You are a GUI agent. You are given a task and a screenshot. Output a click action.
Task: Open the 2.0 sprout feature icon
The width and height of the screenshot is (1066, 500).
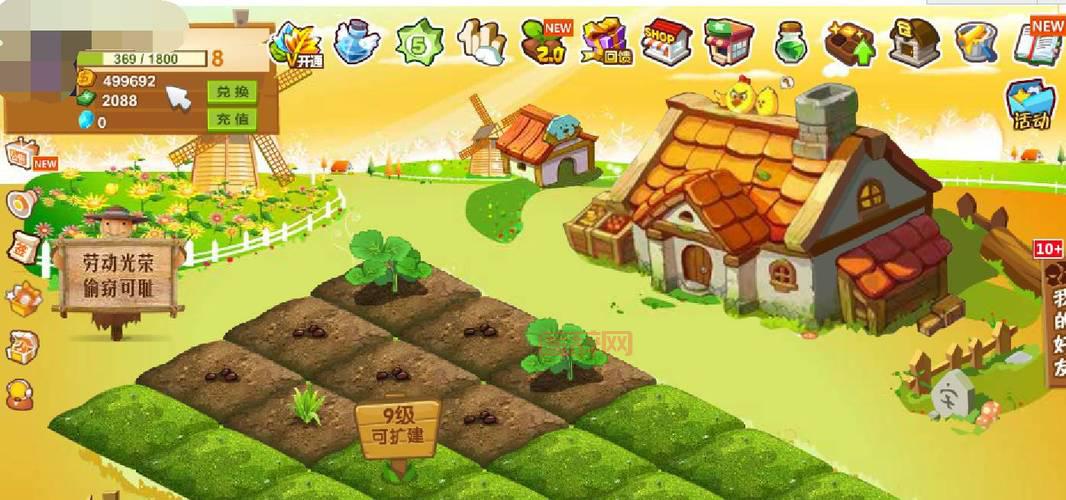546,43
